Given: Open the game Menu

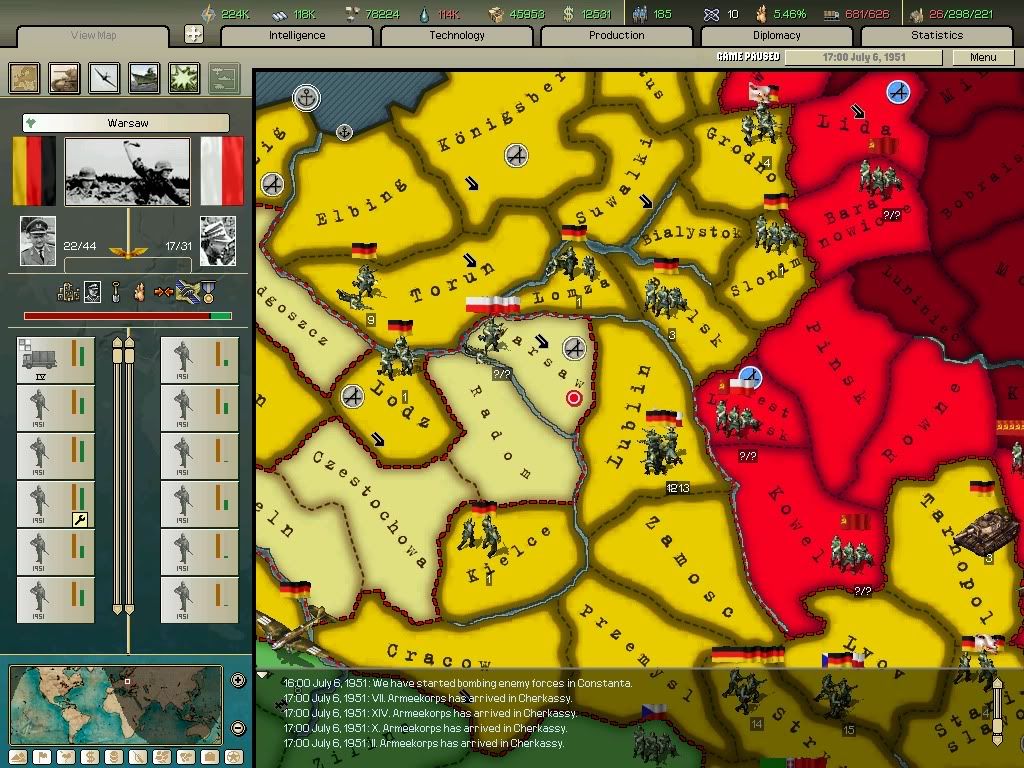Looking at the screenshot, I should [983, 57].
